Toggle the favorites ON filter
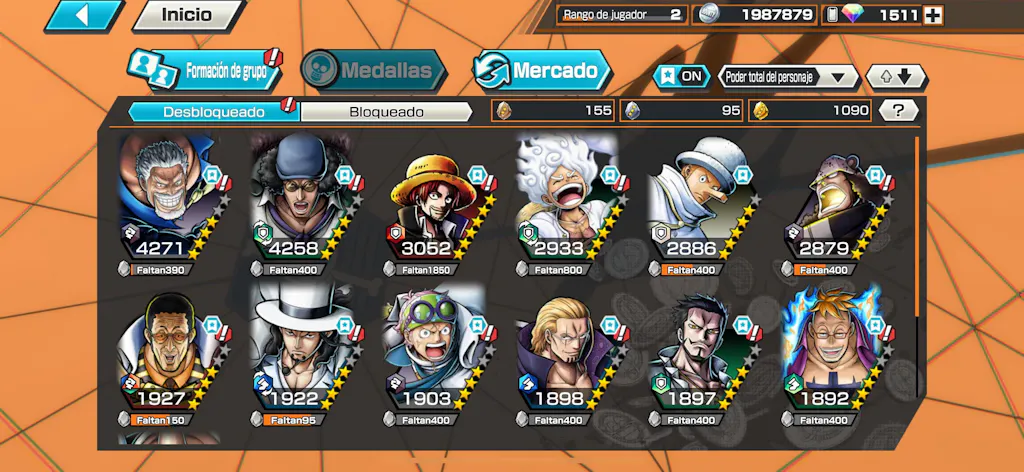This screenshot has width=1024, height=472. [x=679, y=76]
